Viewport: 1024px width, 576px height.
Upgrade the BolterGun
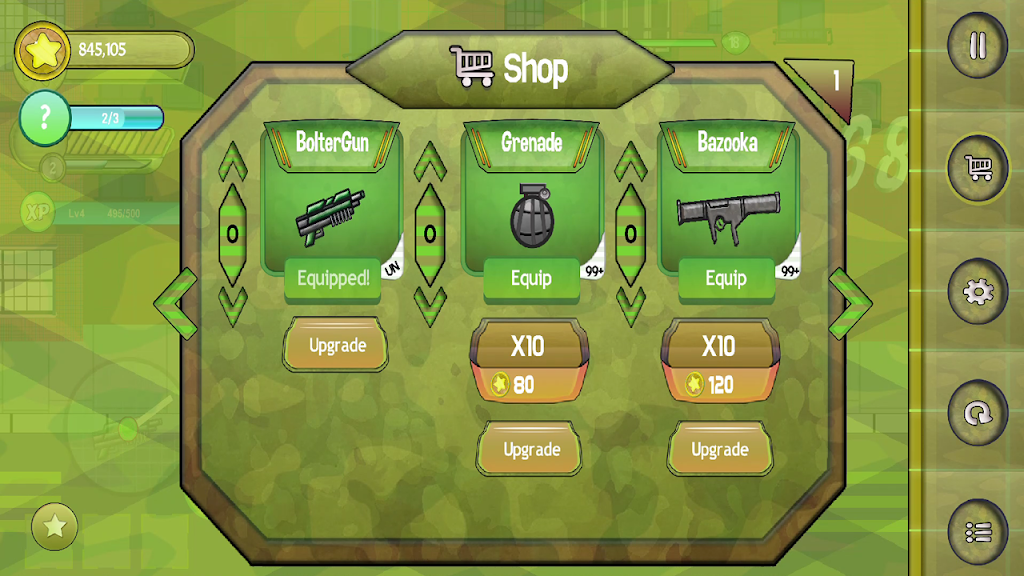click(336, 346)
